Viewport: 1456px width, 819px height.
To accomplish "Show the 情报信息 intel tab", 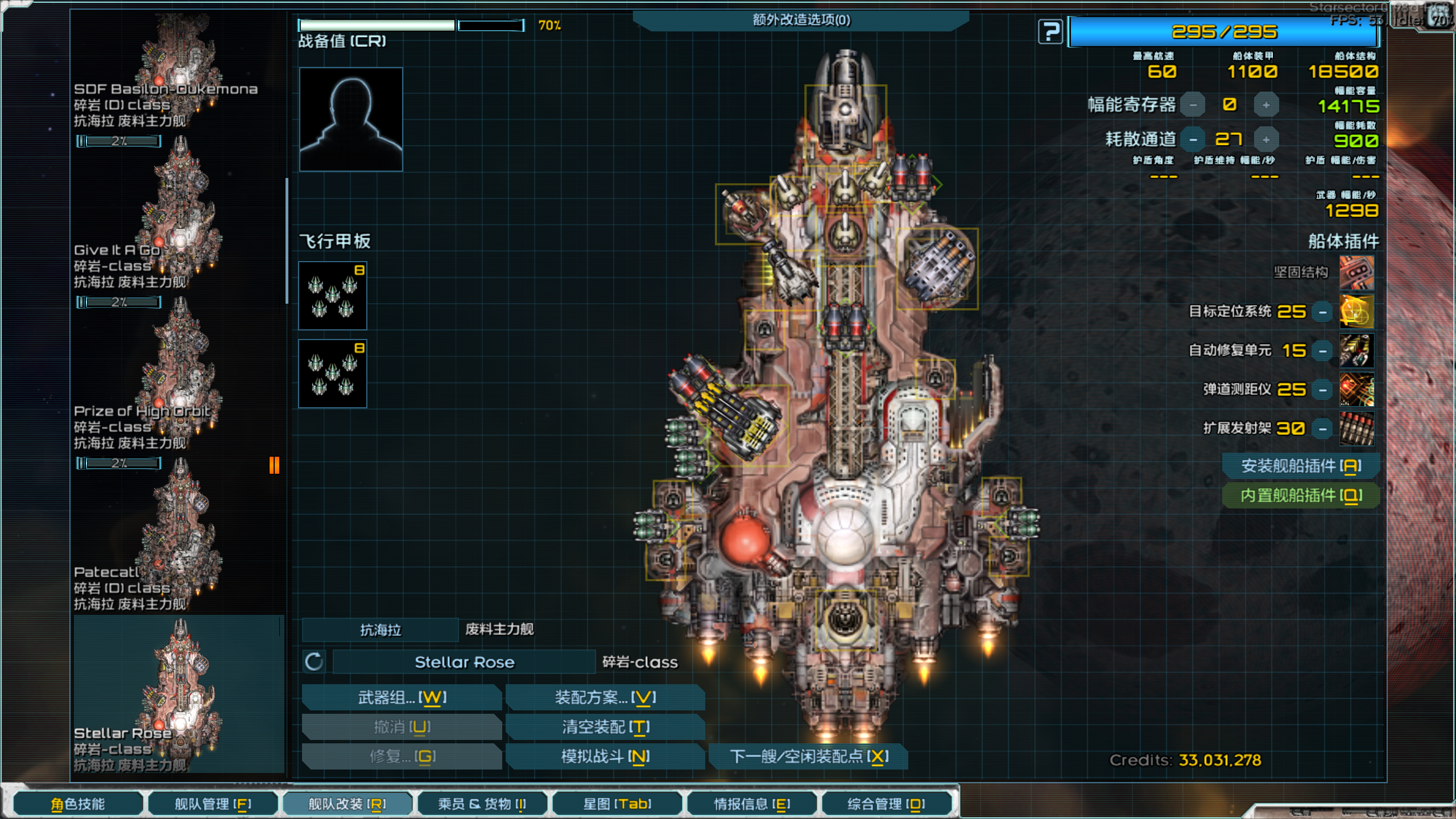I will pos(751,804).
